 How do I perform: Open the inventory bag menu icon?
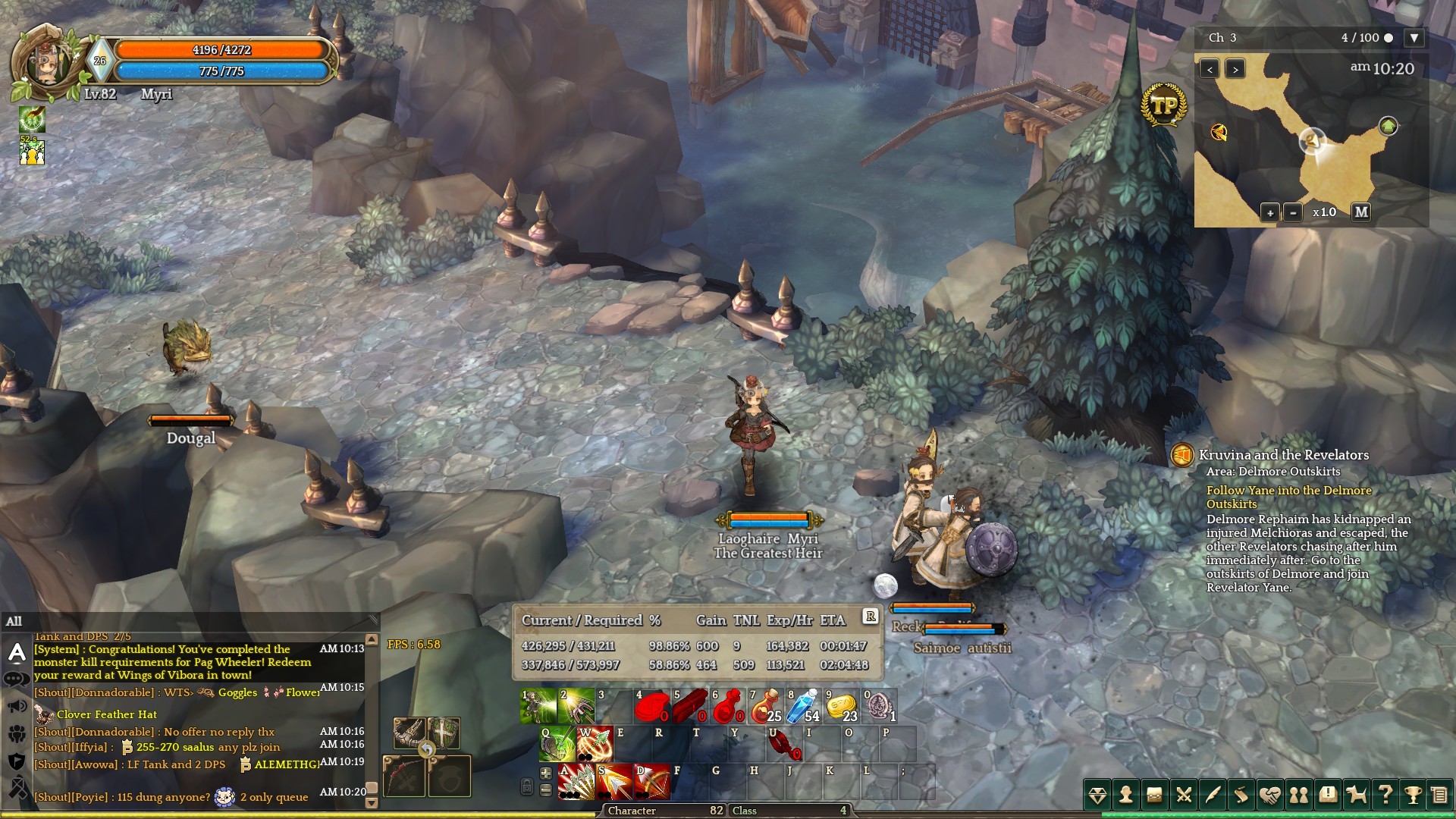[x=1155, y=795]
